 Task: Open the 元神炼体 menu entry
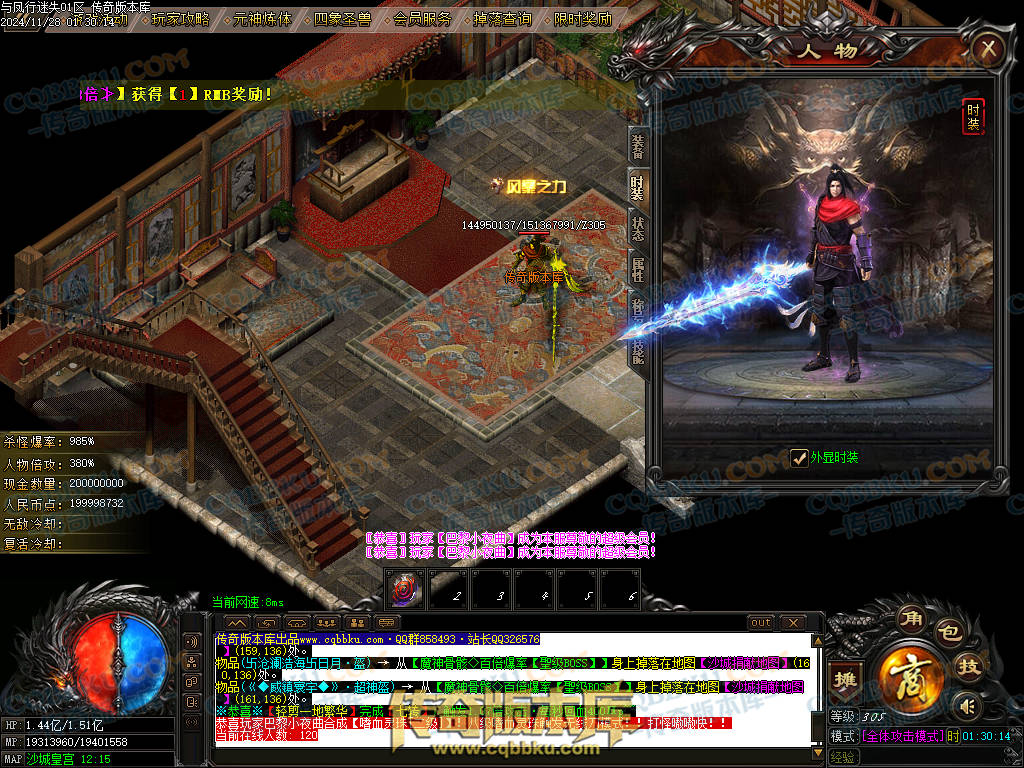coord(263,18)
